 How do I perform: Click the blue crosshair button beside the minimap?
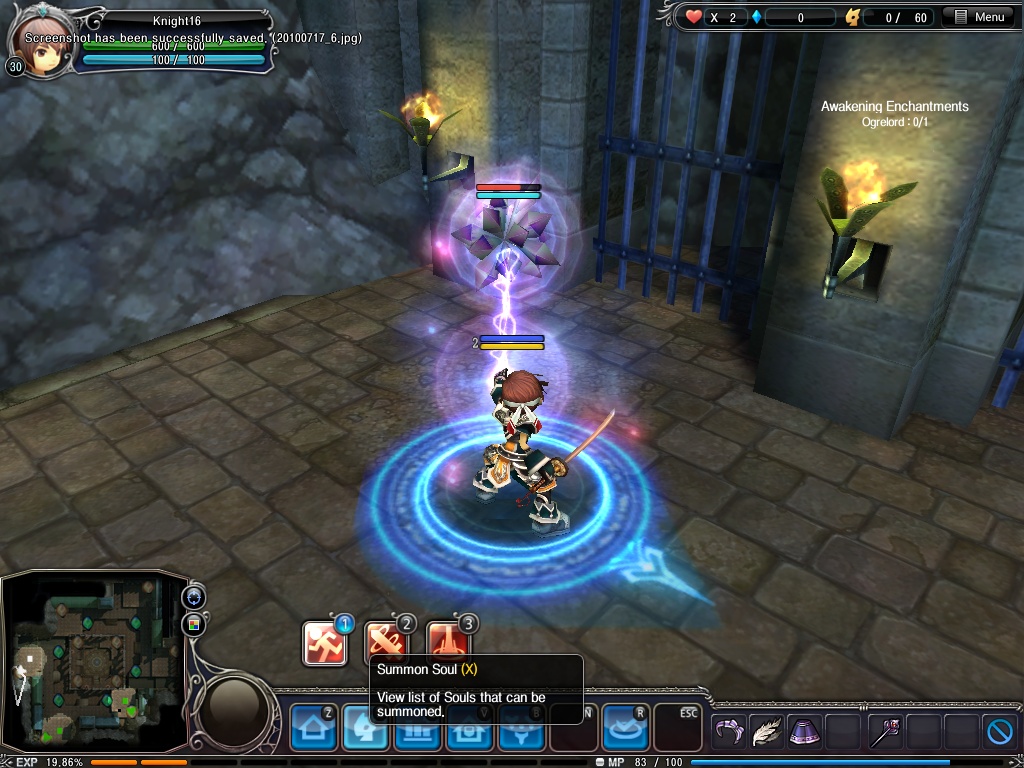tap(194, 598)
